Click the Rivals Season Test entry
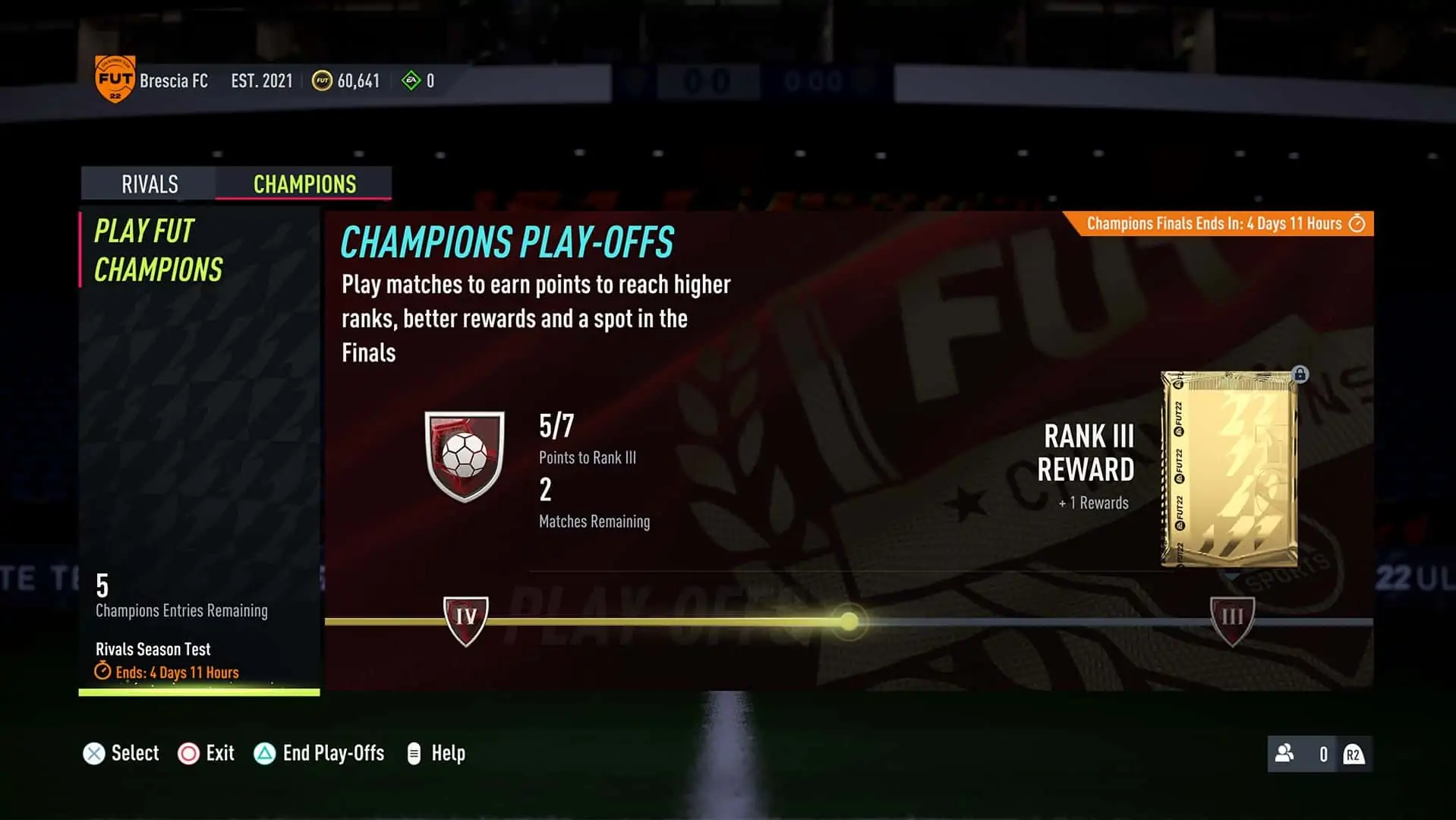Viewport: 1456px width, 820px height. (x=153, y=649)
